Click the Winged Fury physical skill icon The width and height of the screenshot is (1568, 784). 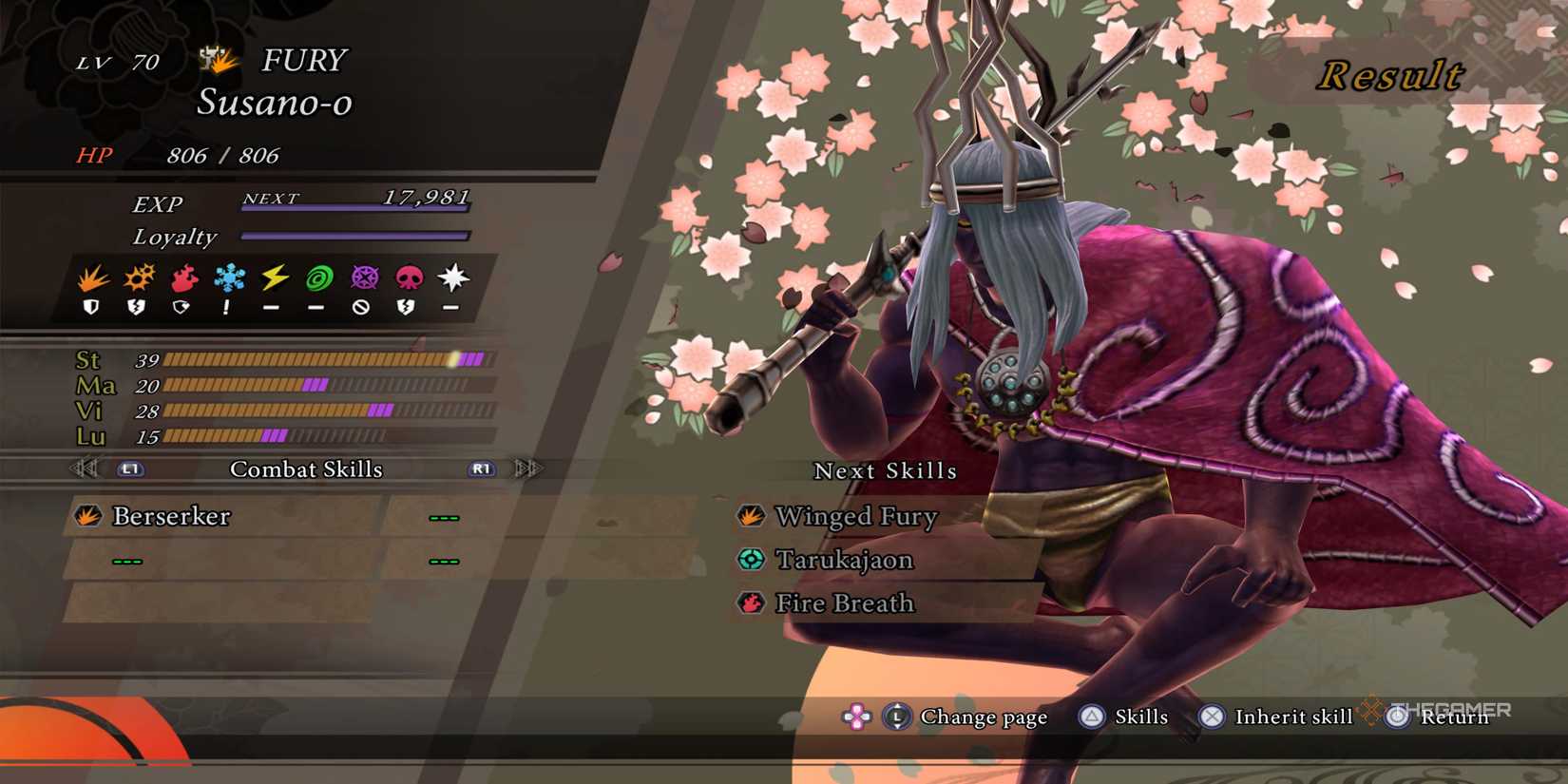coord(750,516)
